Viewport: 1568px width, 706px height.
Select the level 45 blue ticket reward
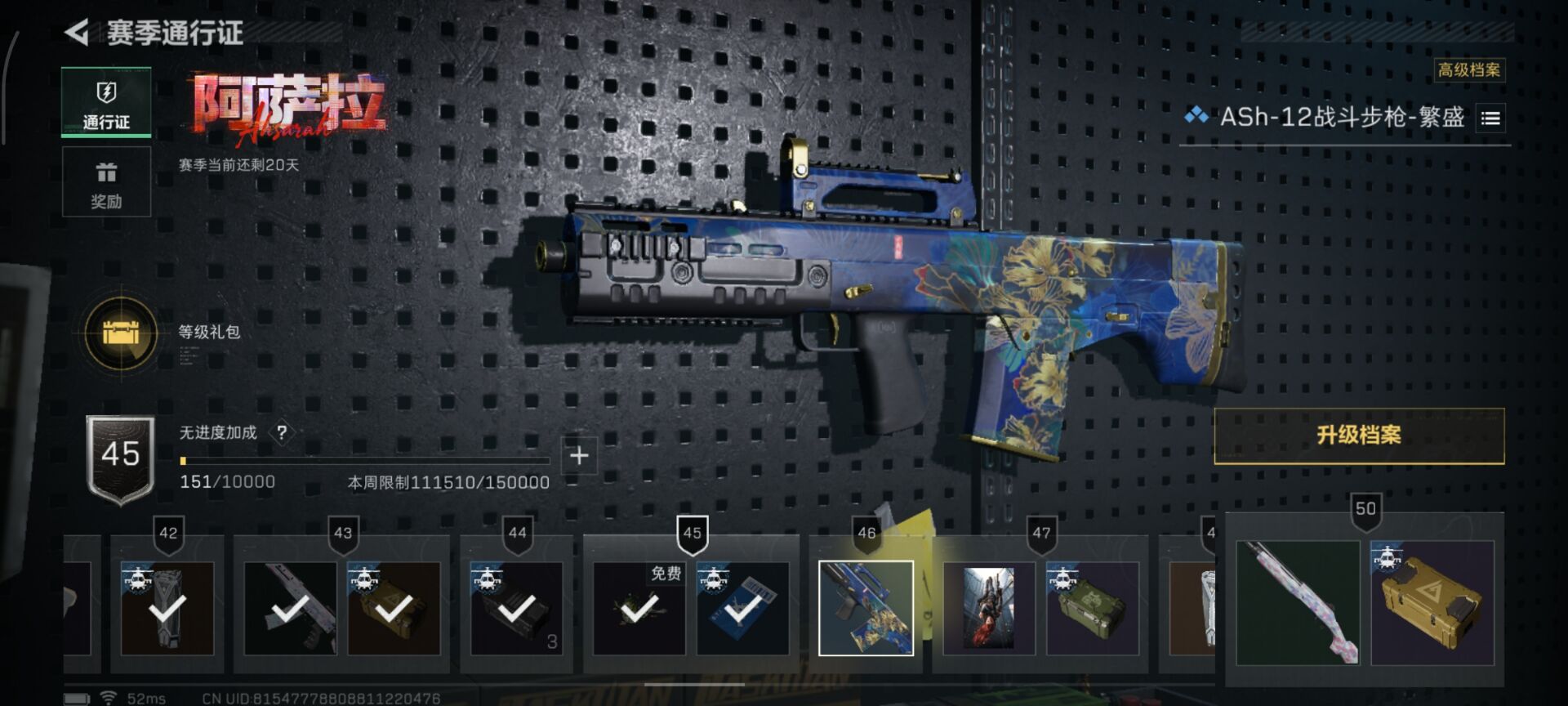click(742, 608)
